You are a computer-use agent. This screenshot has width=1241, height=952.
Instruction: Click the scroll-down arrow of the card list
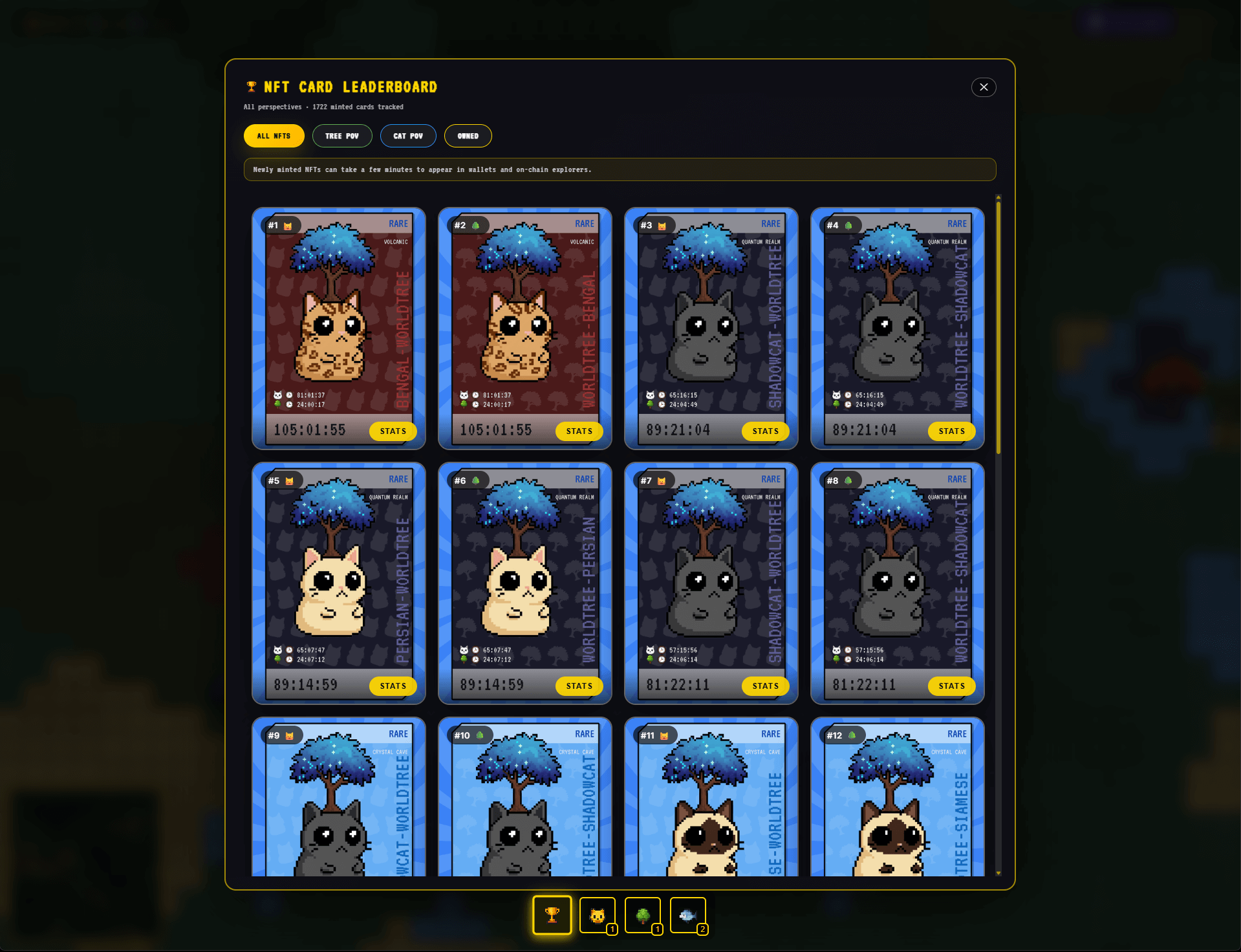pyautogui.click(x=998, y=873)
